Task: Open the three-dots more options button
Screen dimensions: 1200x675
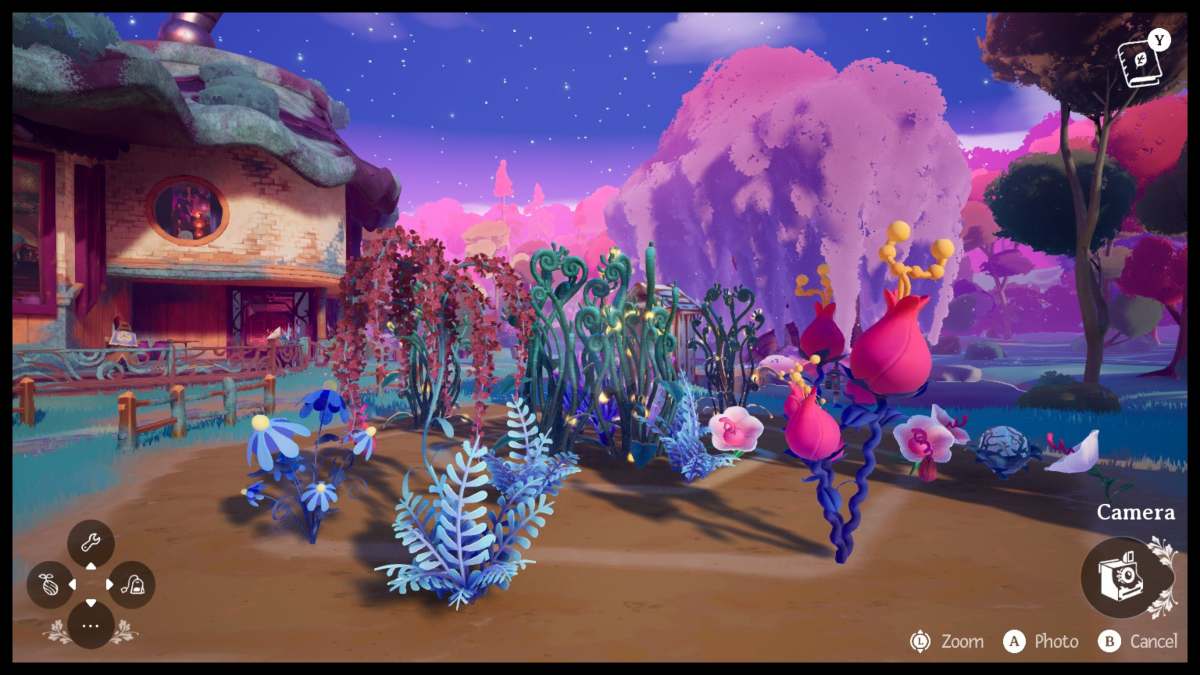Action: [x=90, y=625]
